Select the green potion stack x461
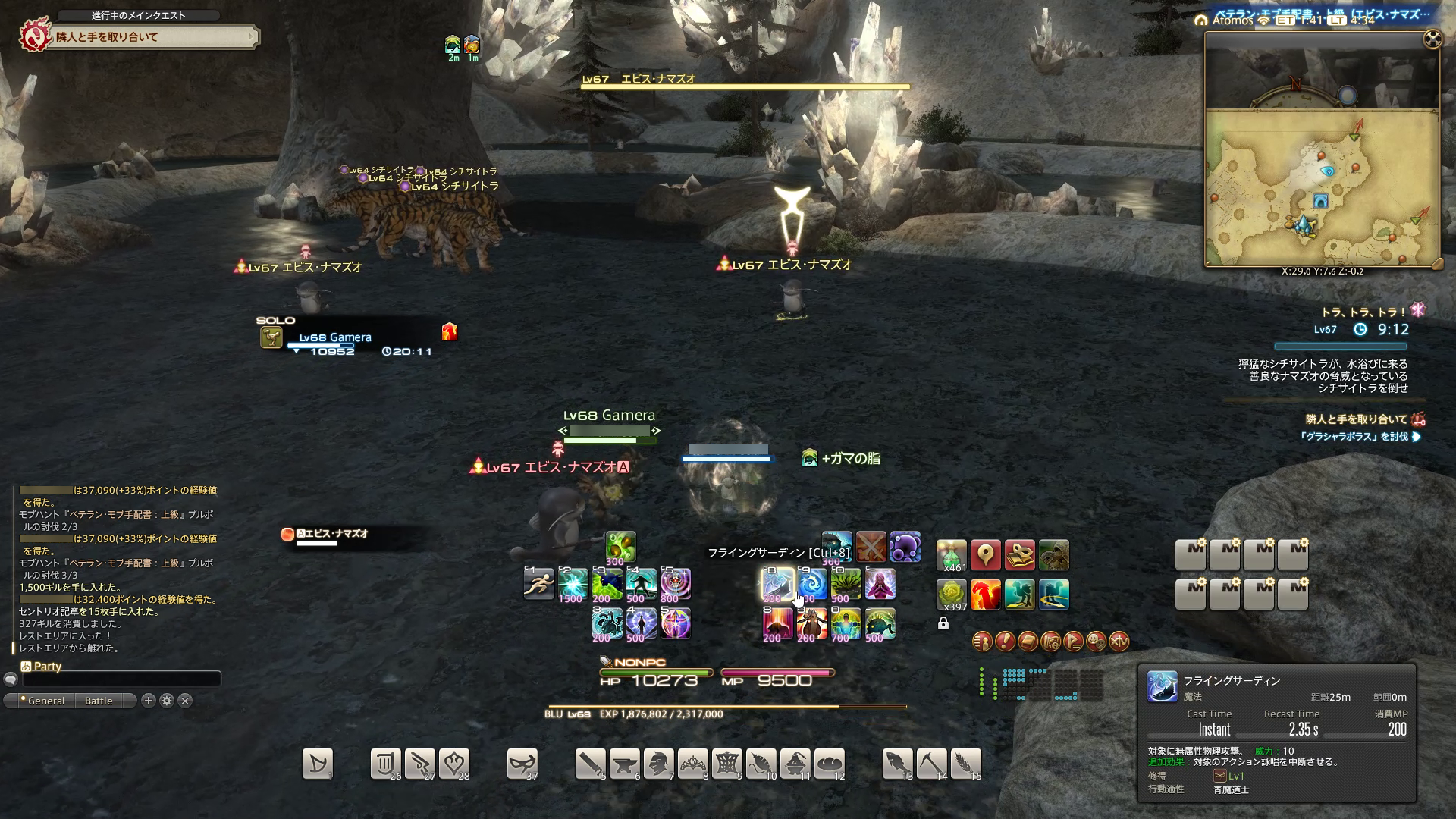This screenshot has width=1456, height=819. pos(952,555)
